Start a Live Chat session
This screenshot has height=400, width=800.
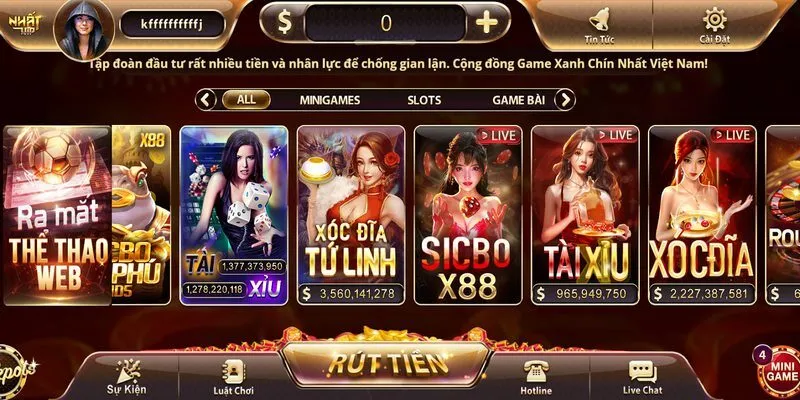pos(643,376)
